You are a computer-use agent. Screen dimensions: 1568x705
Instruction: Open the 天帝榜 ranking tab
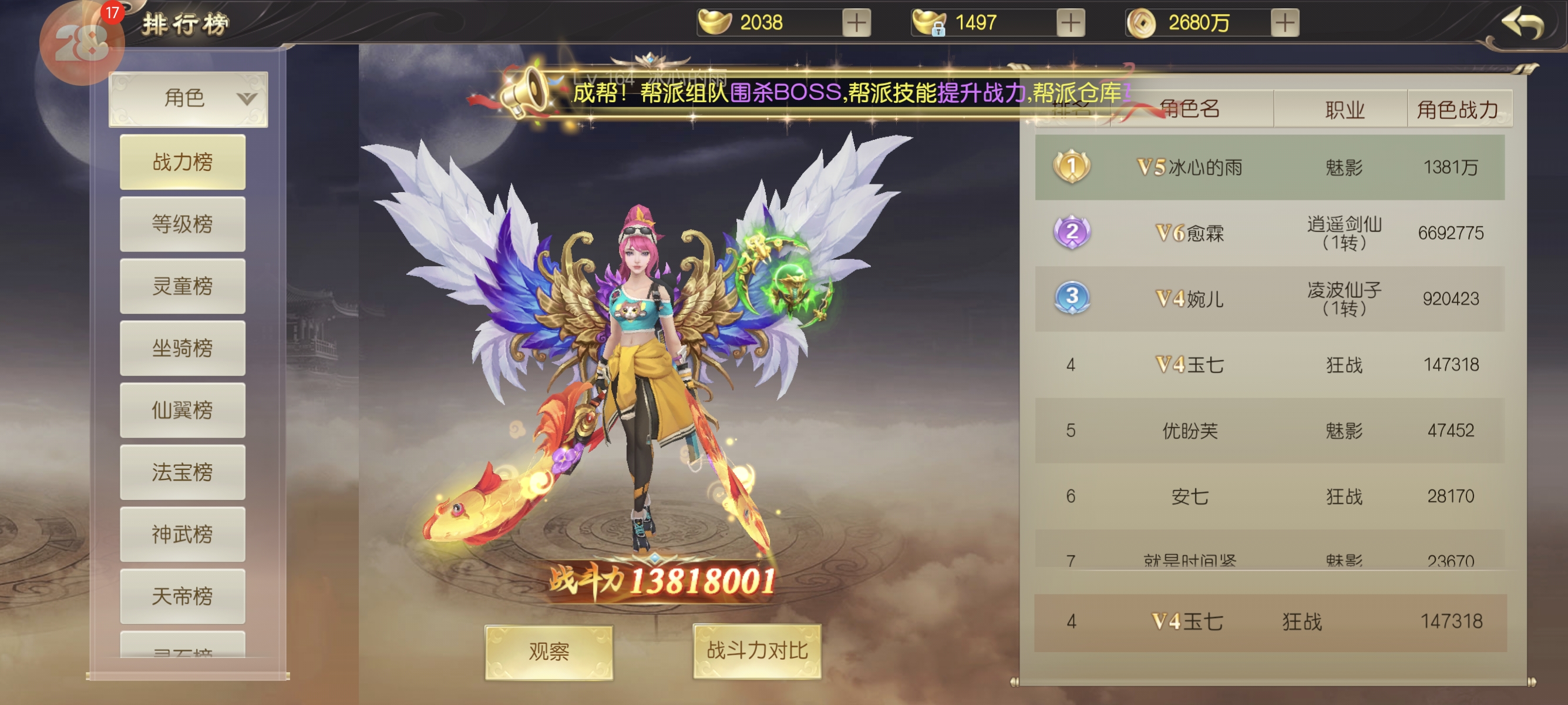(x=183, y=597)
